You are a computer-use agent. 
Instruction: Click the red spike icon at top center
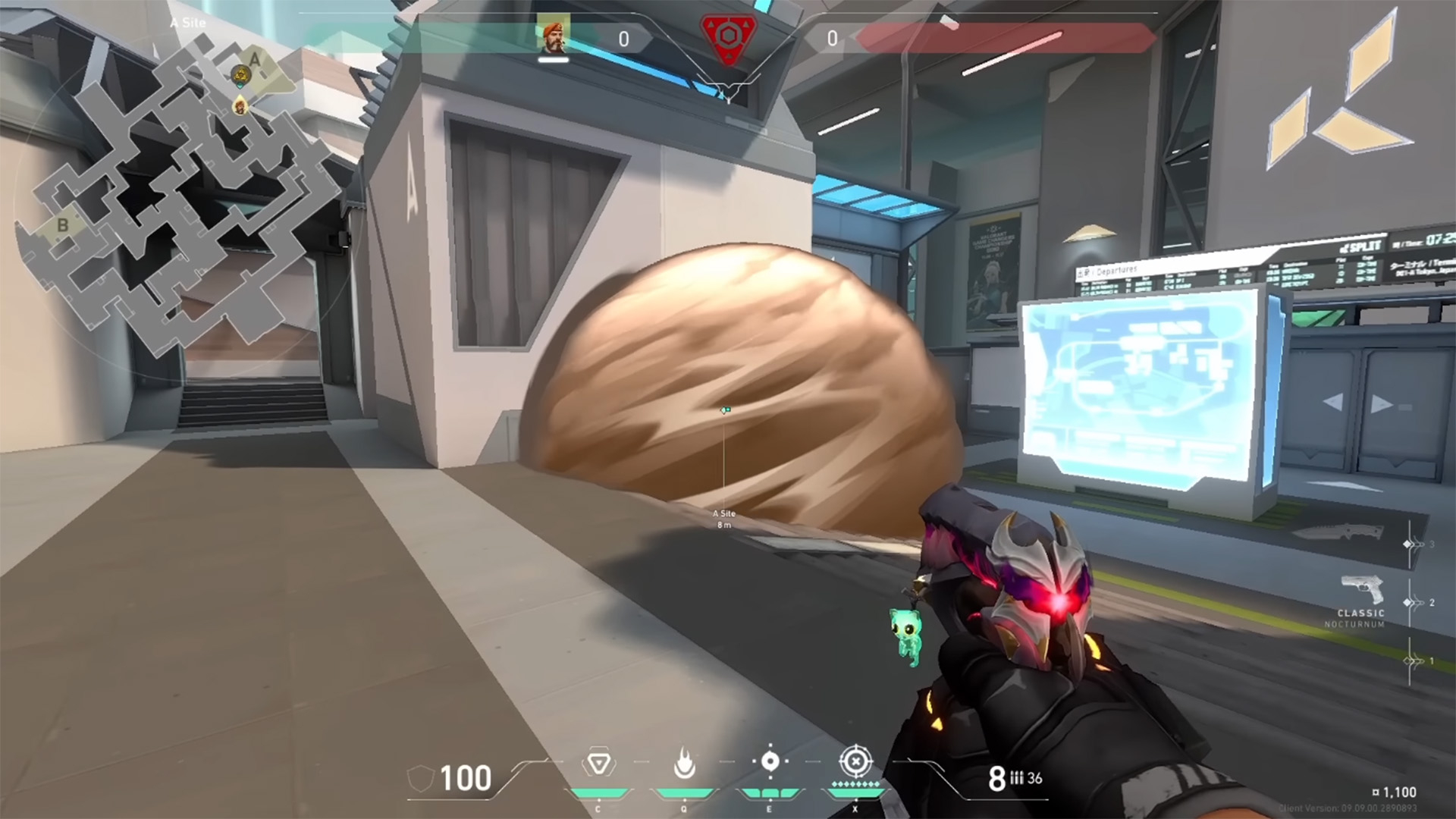pos(728,38)
